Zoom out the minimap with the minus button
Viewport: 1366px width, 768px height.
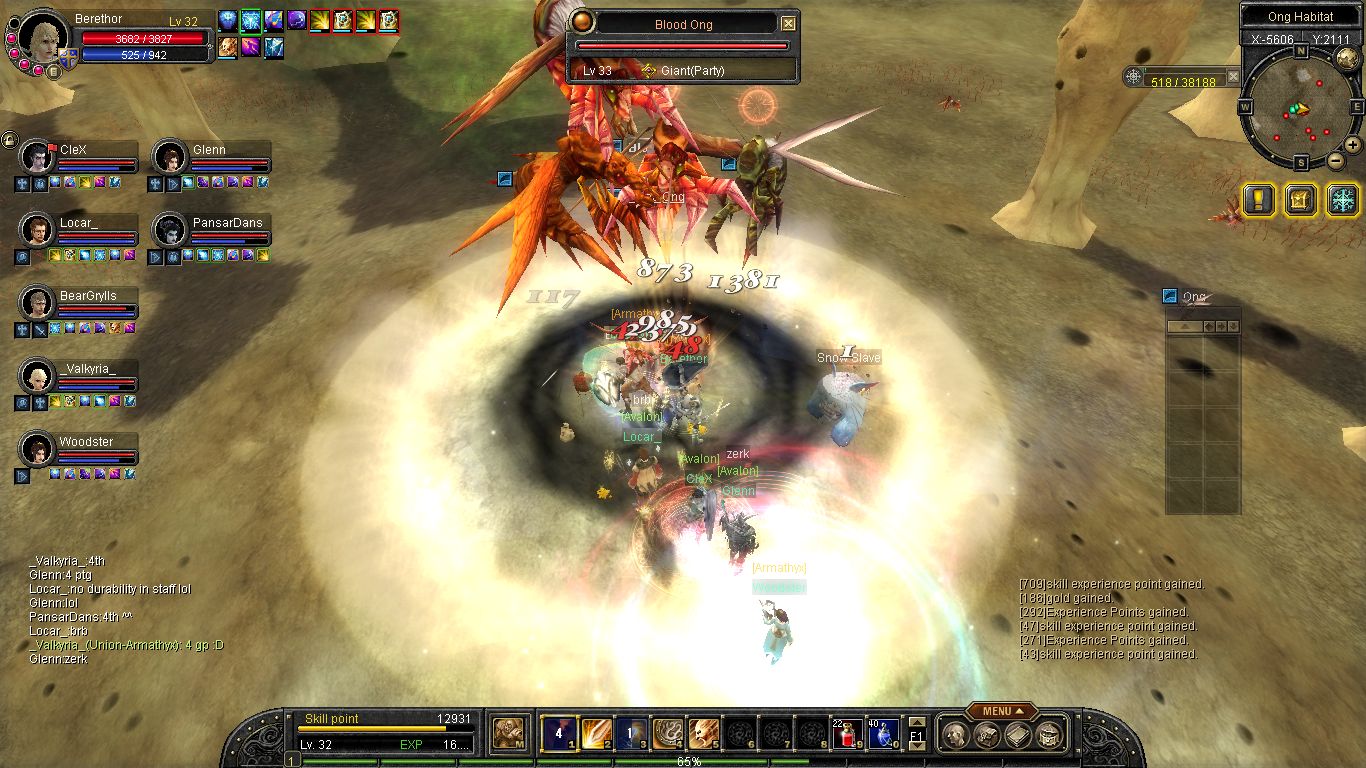click(x=1334, y=160)
